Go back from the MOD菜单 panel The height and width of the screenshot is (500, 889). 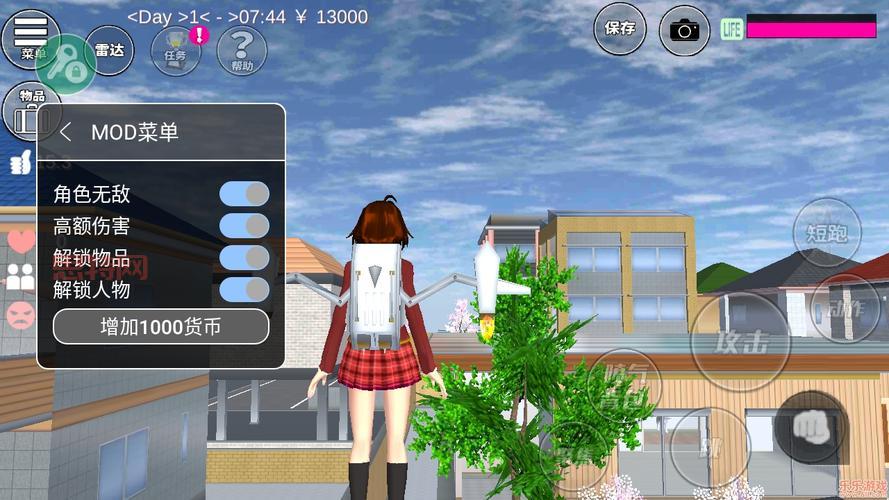(x=66, y=132)
